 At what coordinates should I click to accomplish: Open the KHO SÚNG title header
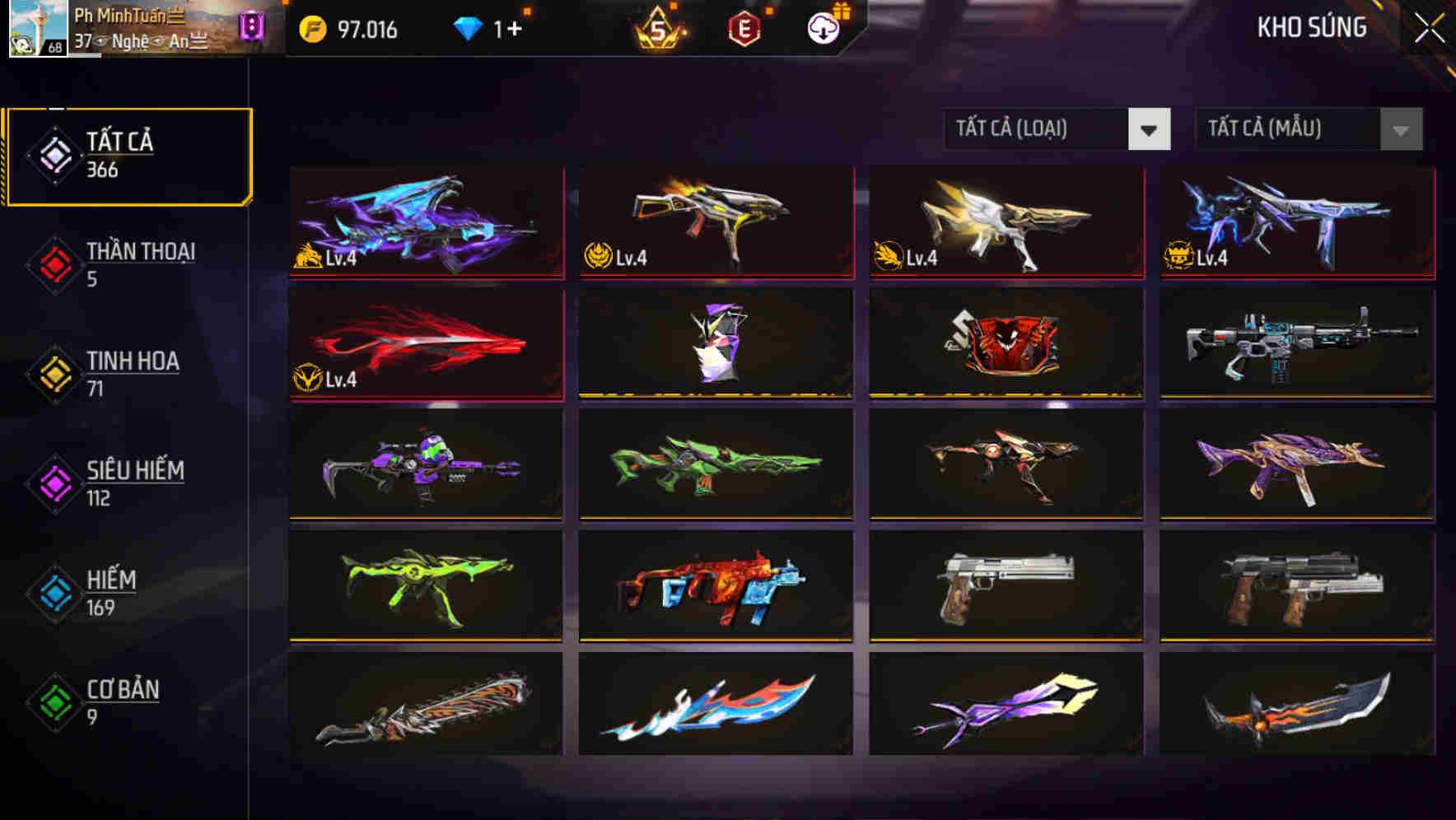pos(1312,27)
